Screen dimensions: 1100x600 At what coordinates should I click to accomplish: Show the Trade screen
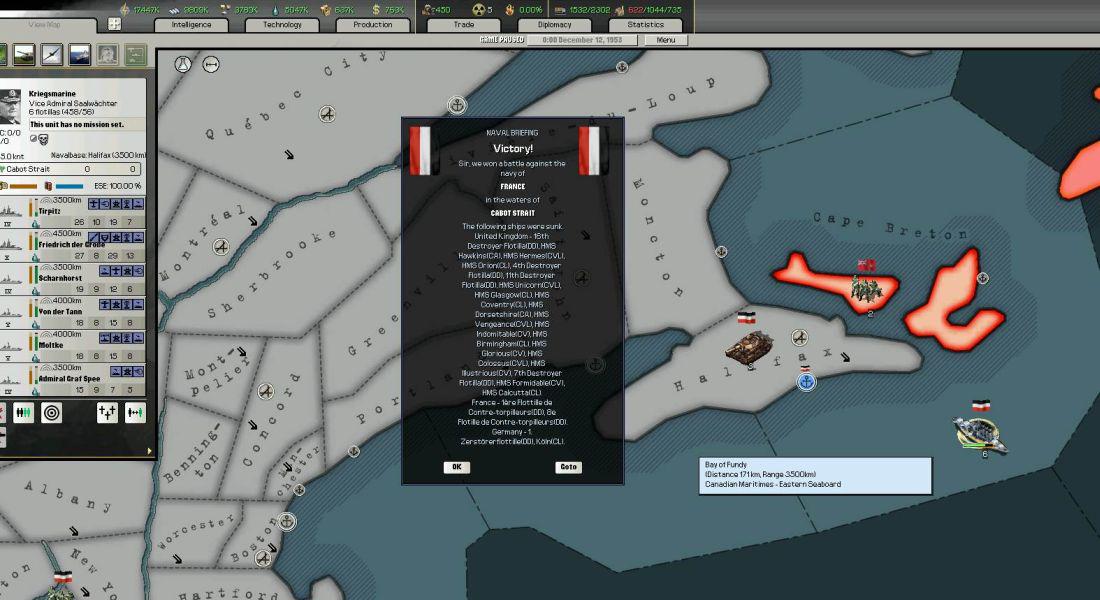click(x=463, y=24)
